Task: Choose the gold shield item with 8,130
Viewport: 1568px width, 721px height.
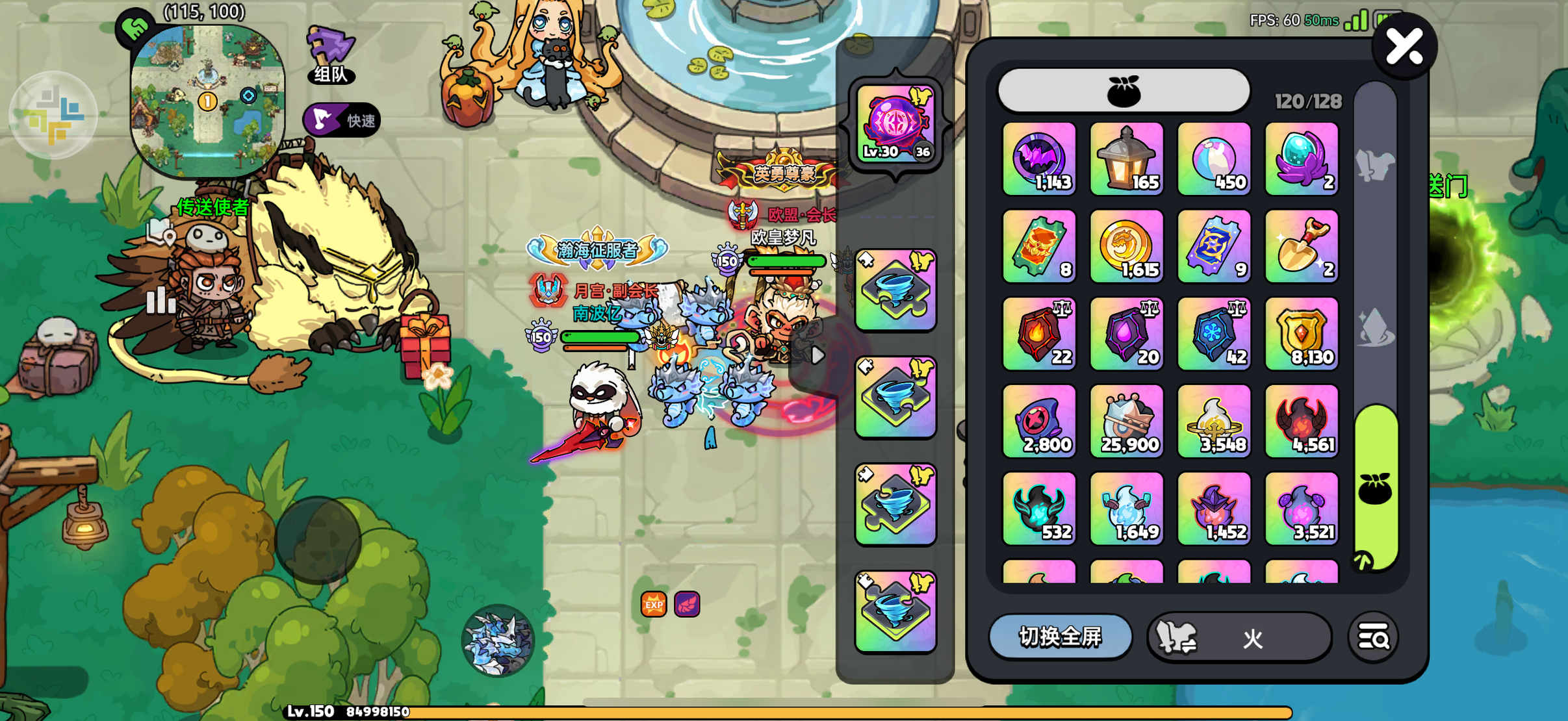Action: coord(1302,334)
